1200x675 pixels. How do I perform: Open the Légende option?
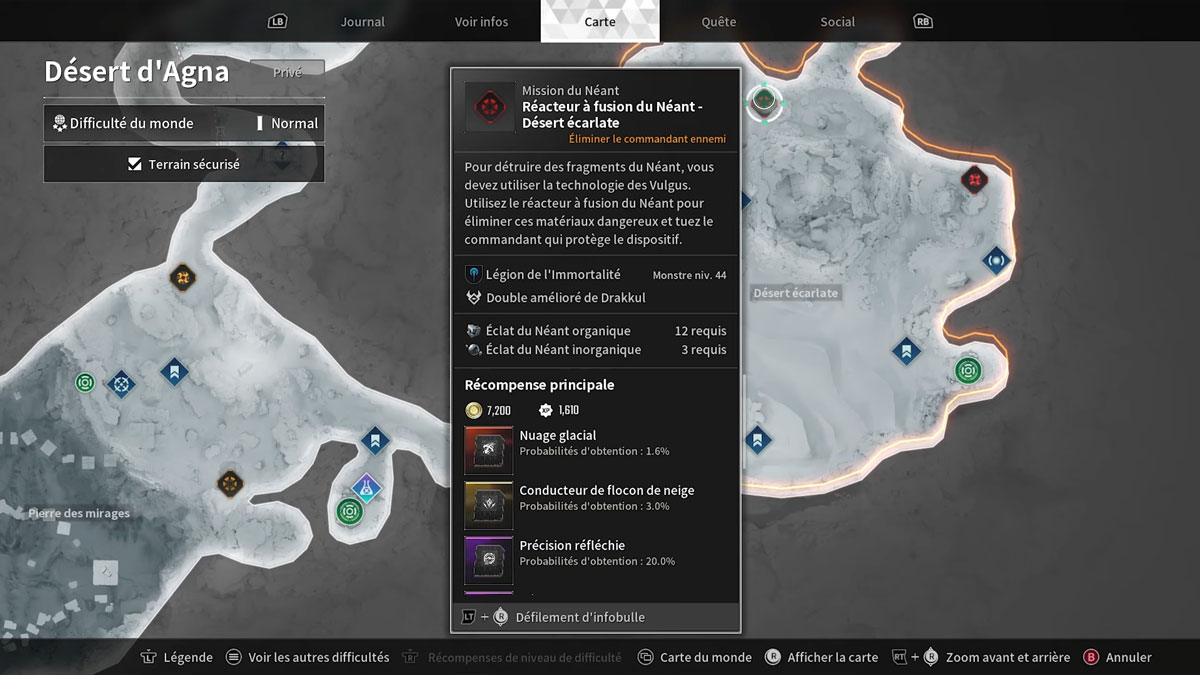tap(177, 657)
